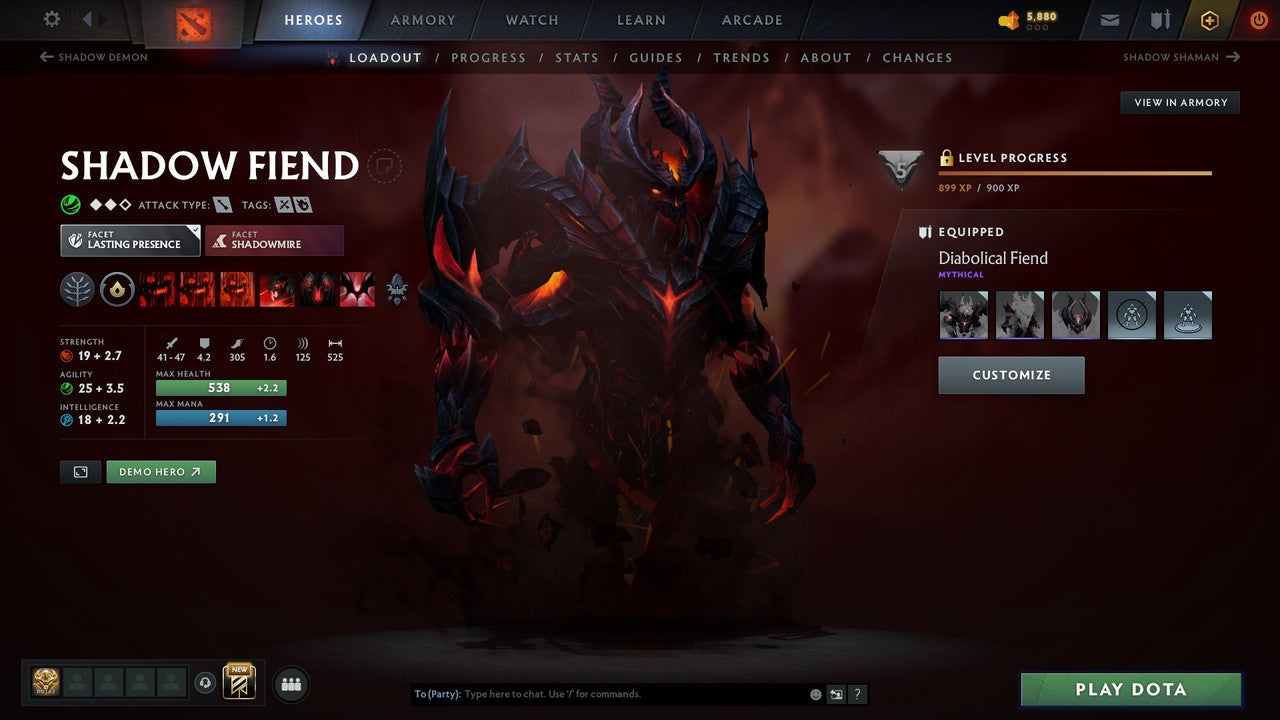Click the Diabolical Fiend head item thumbnail

click(x=963, y=314)
